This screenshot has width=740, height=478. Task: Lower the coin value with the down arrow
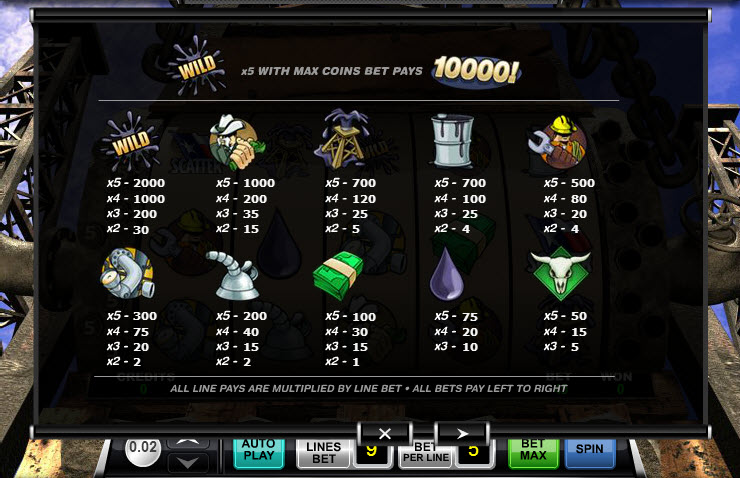[189, 462]
